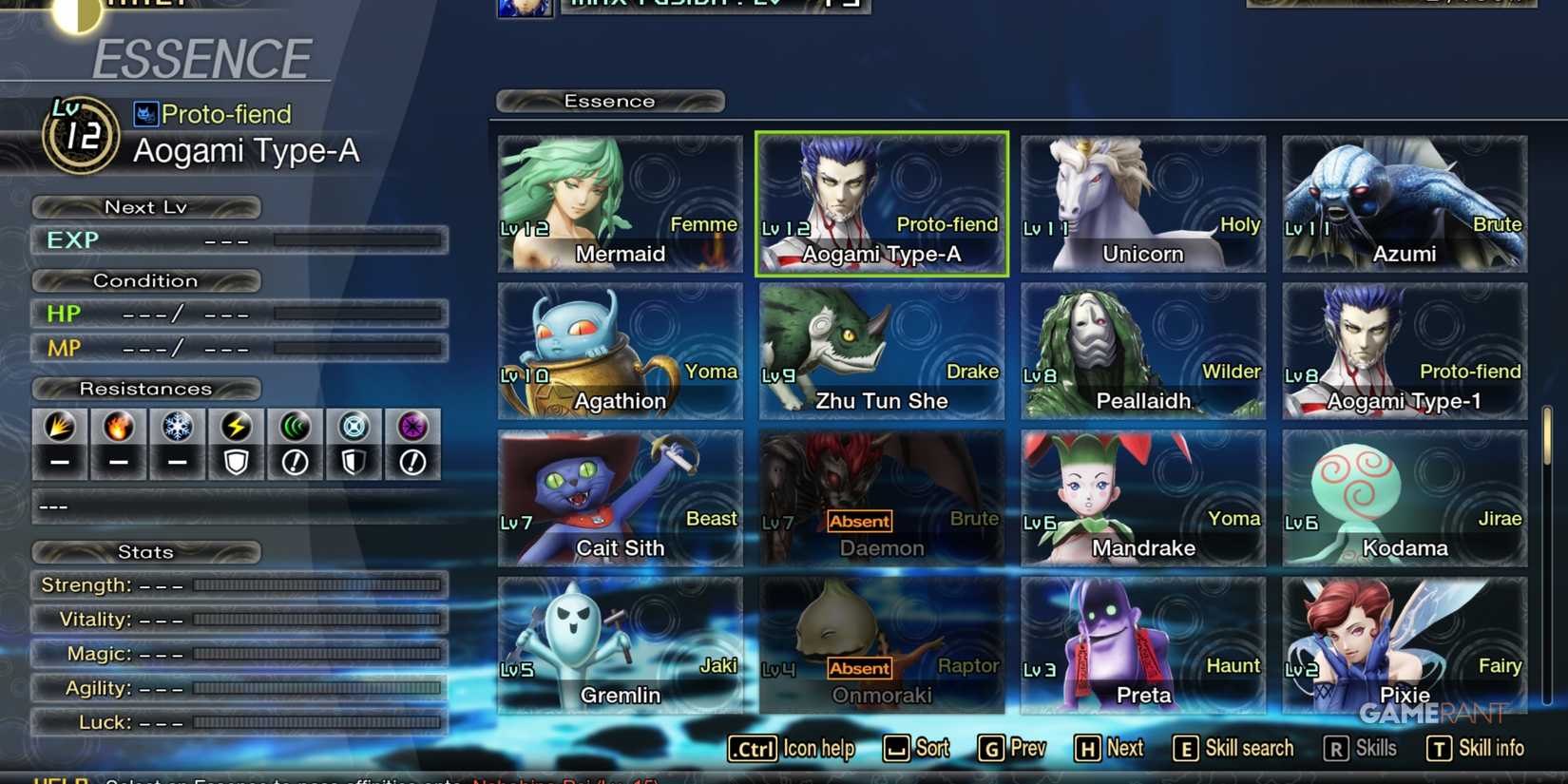The height and width of the screenshot is (784, 1568).
Task: Click the Proto-fiend race icon beside Aogami Type-A
Action: (144, 114)
